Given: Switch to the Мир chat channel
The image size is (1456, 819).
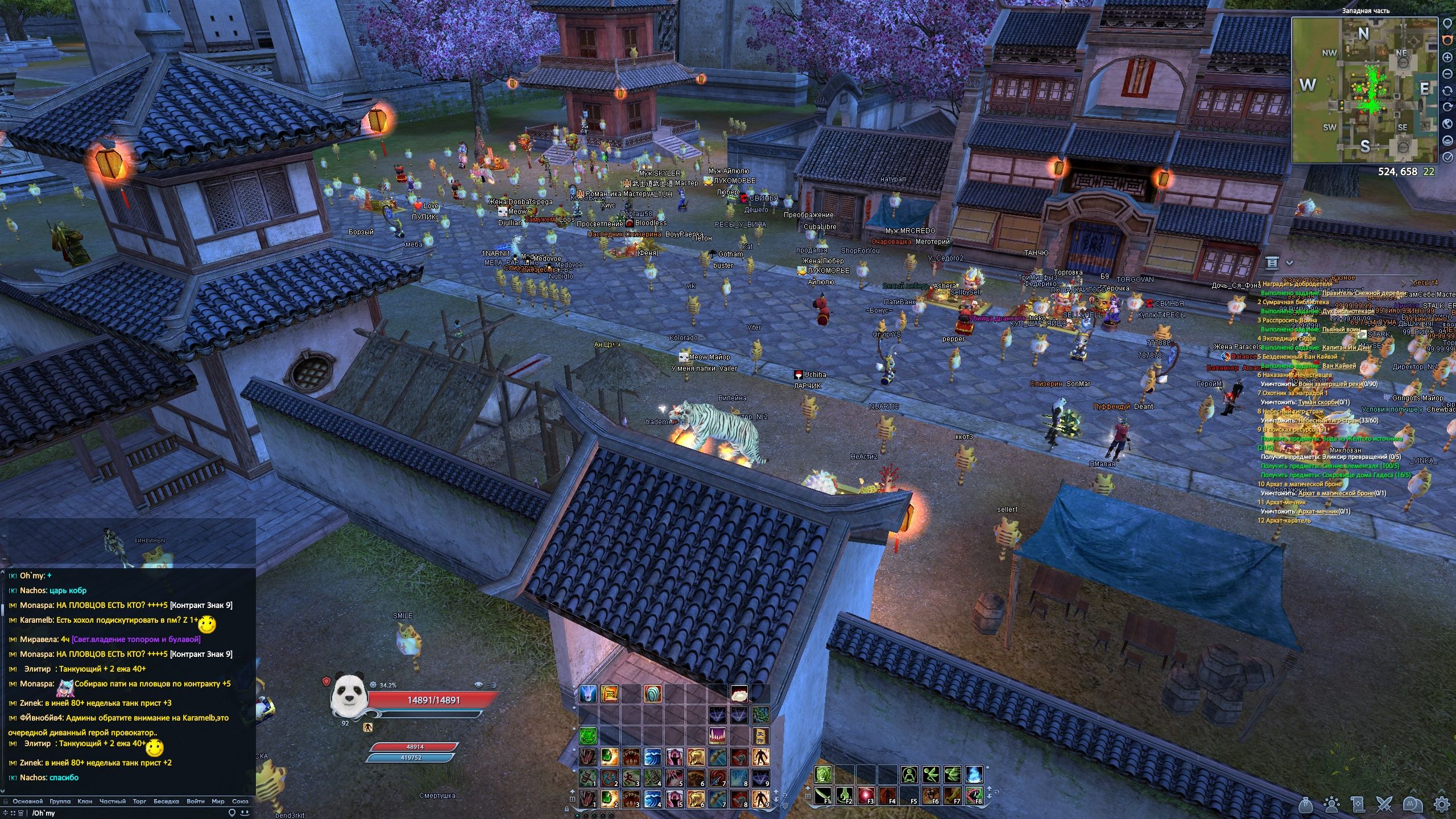Looking at the screenshot, I should pos(218,801).
